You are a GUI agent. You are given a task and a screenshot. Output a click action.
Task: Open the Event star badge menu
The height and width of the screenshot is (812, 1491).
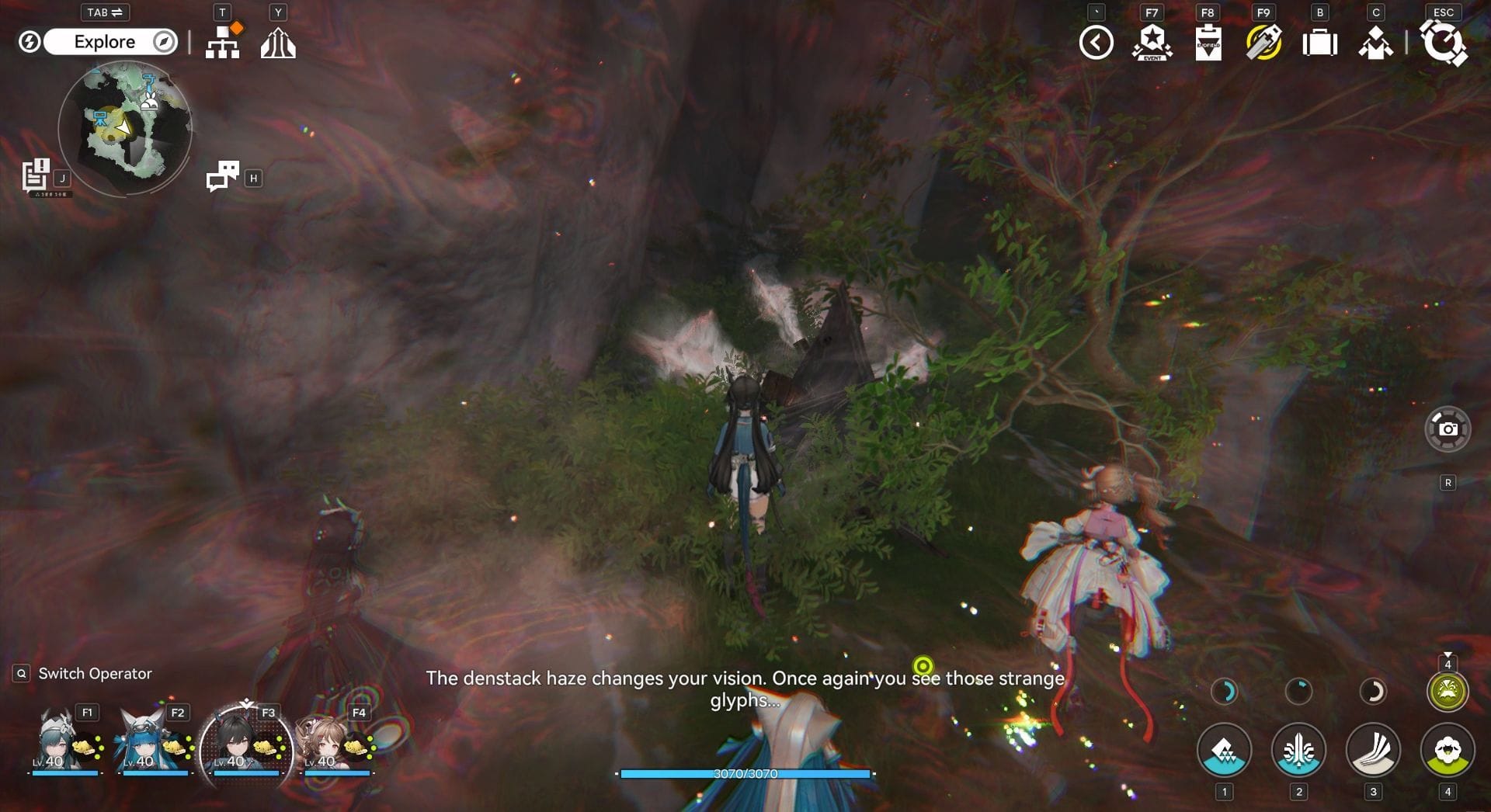1152,43
